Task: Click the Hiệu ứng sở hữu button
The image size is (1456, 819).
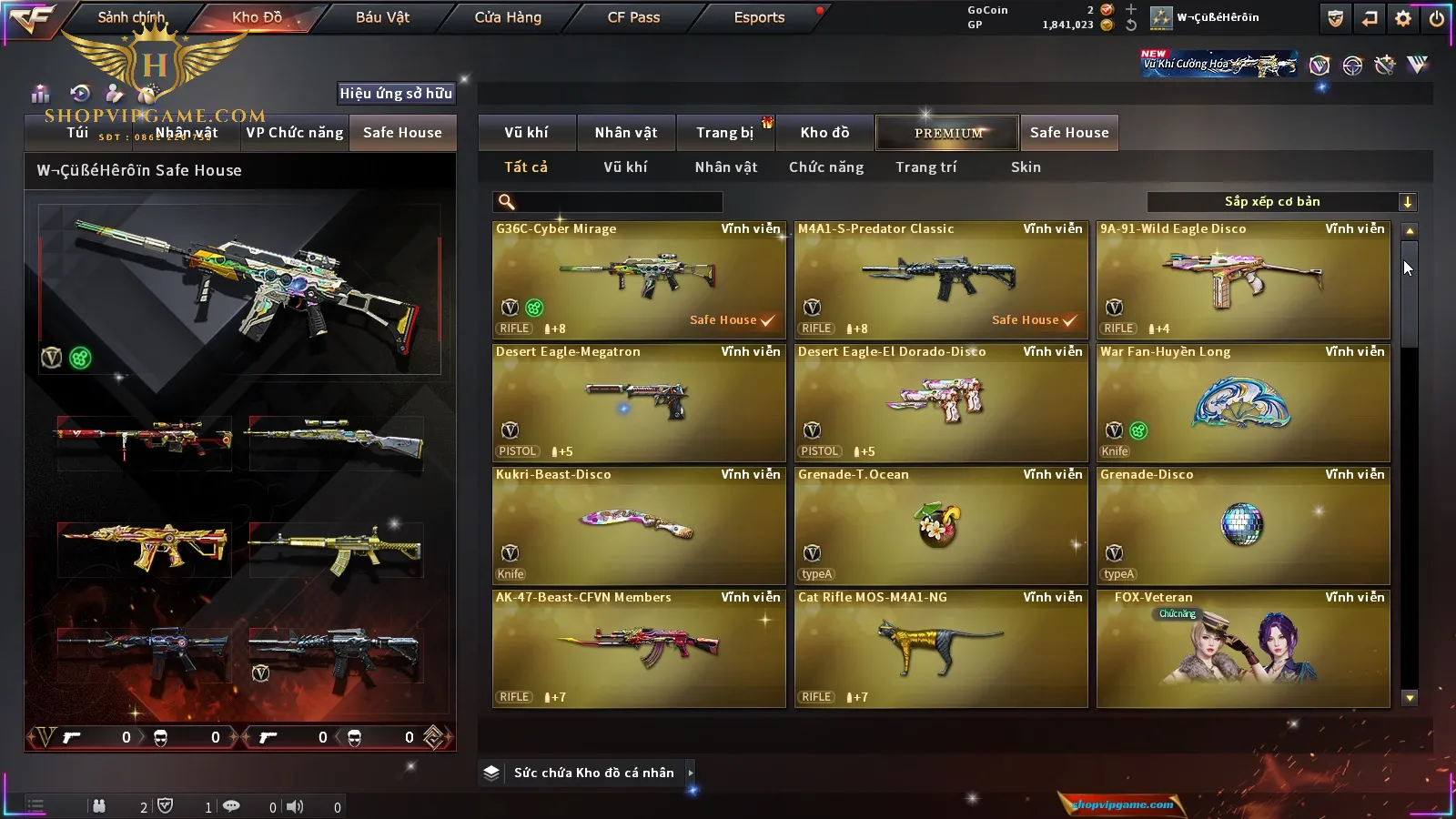Action: tap(396, 93)
